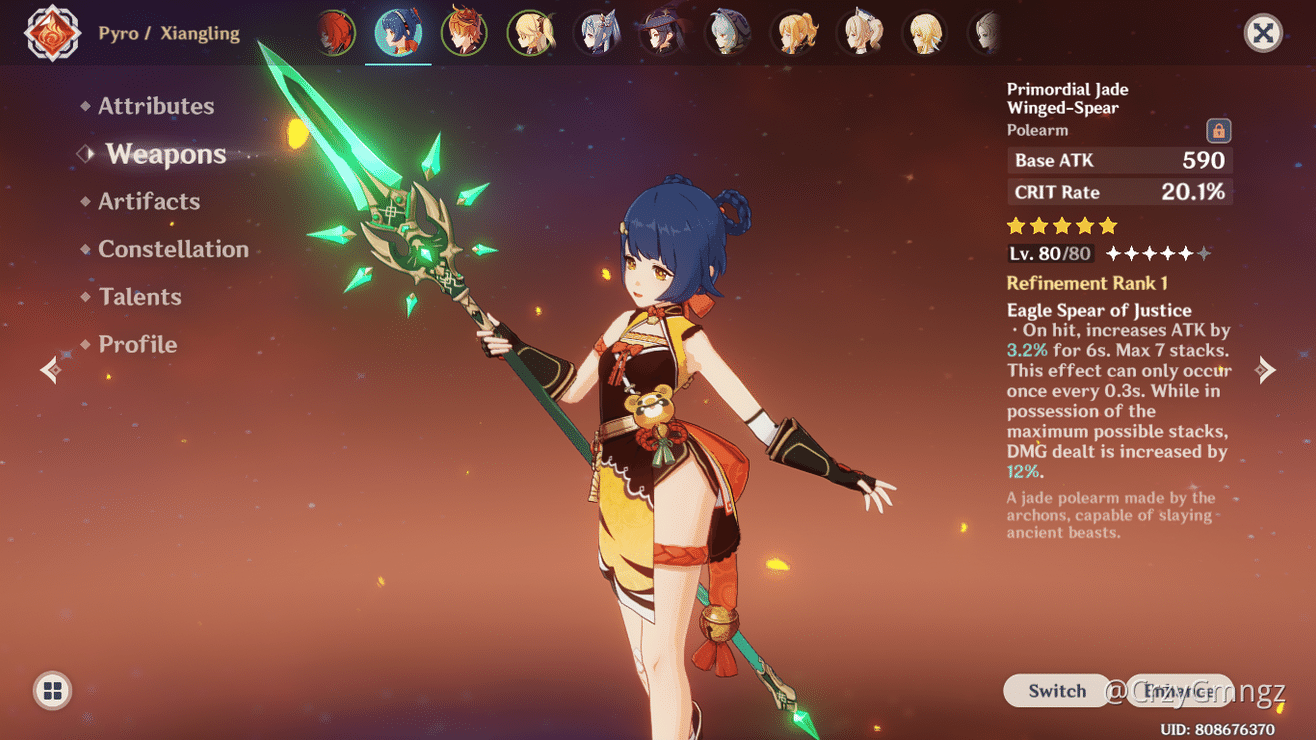Go to the Attributes section
The width and height of the screenshot is (1316, 740).
(156, 105)
